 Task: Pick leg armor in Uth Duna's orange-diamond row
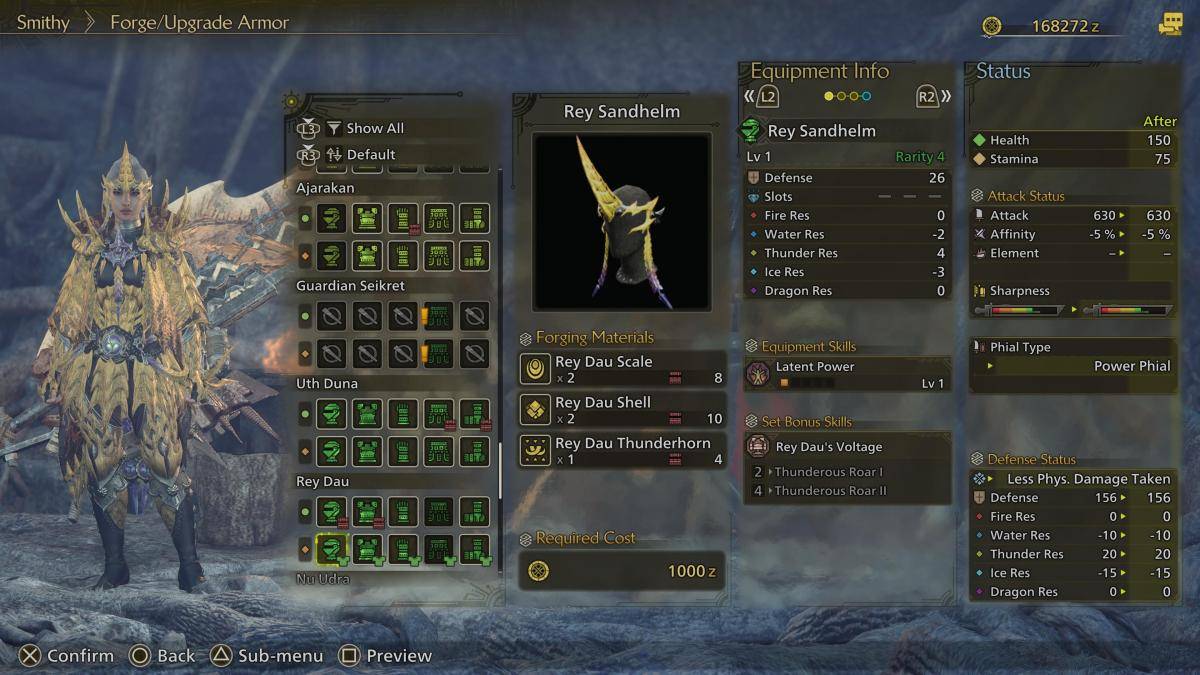tap(474, 451)
